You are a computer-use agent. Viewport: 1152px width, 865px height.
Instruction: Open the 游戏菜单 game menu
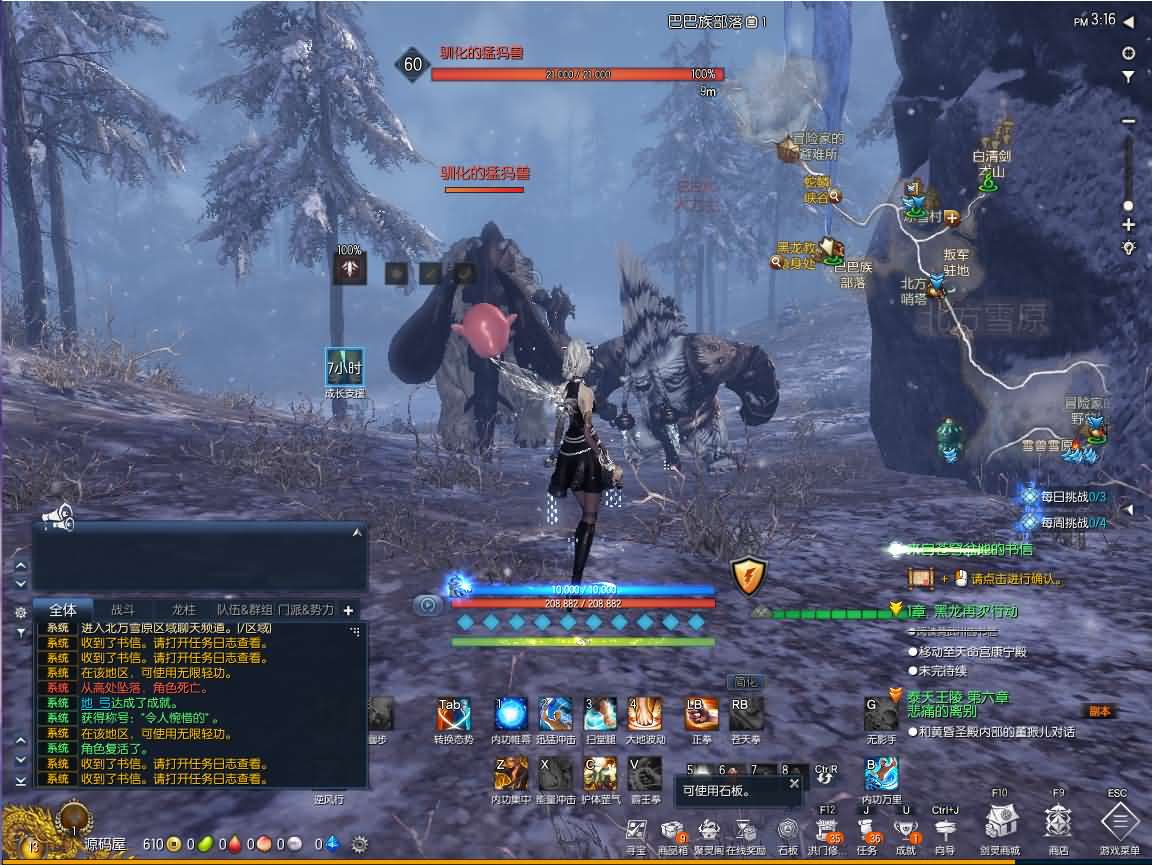point(1120,823)
